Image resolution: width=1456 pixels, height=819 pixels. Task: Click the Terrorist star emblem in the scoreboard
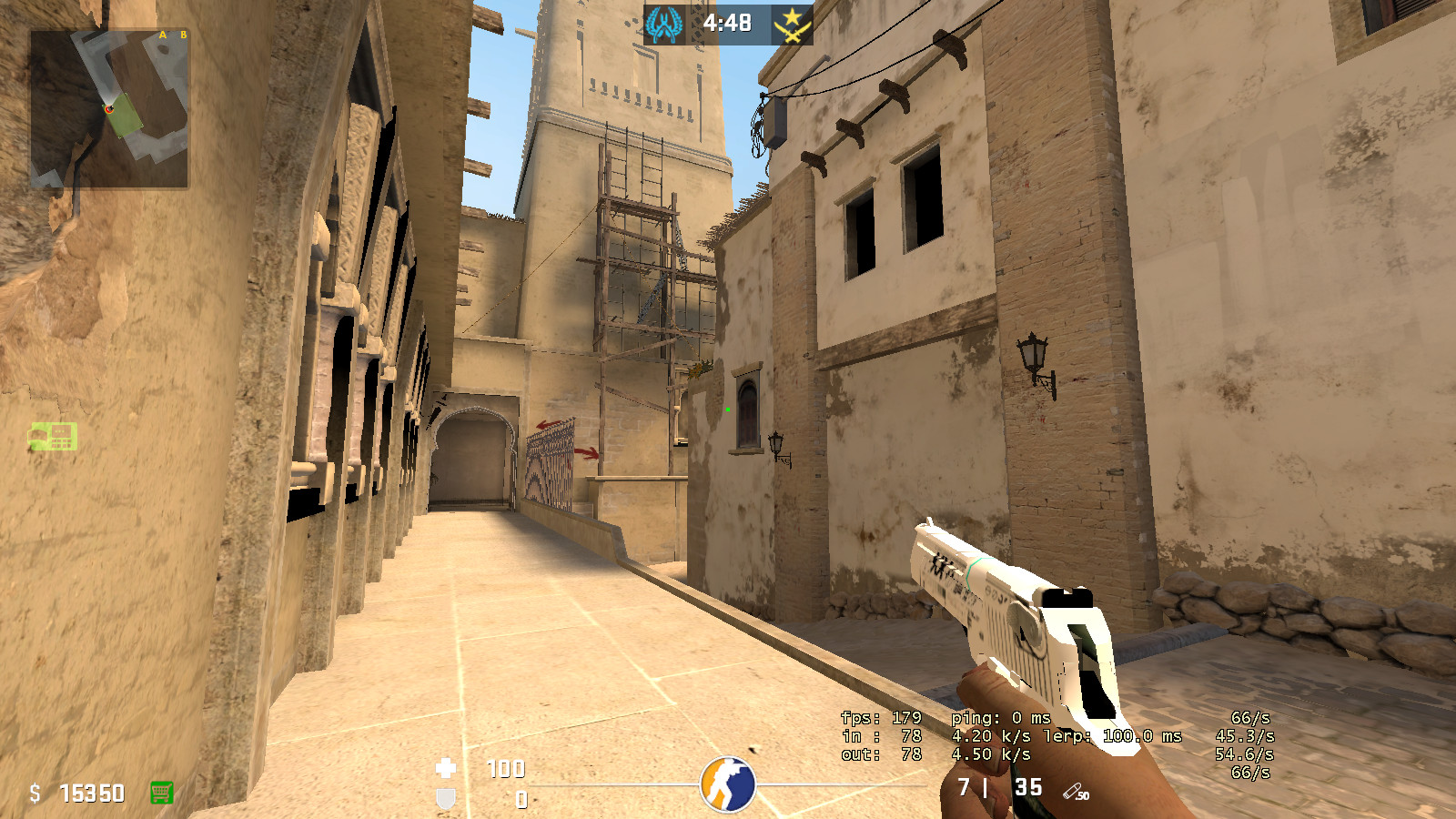(792, 24)
